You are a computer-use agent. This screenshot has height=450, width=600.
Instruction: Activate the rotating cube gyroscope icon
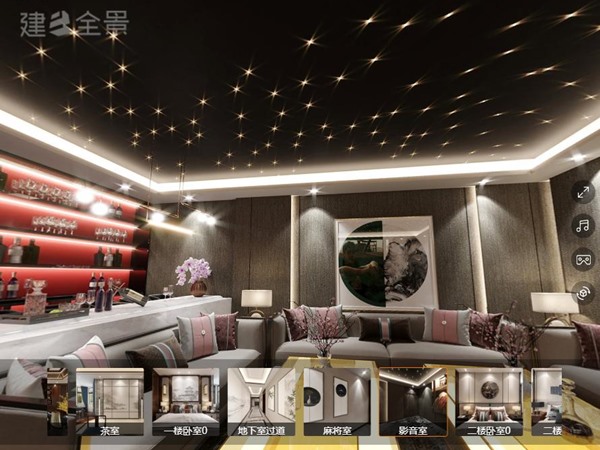tap(582, 292)
